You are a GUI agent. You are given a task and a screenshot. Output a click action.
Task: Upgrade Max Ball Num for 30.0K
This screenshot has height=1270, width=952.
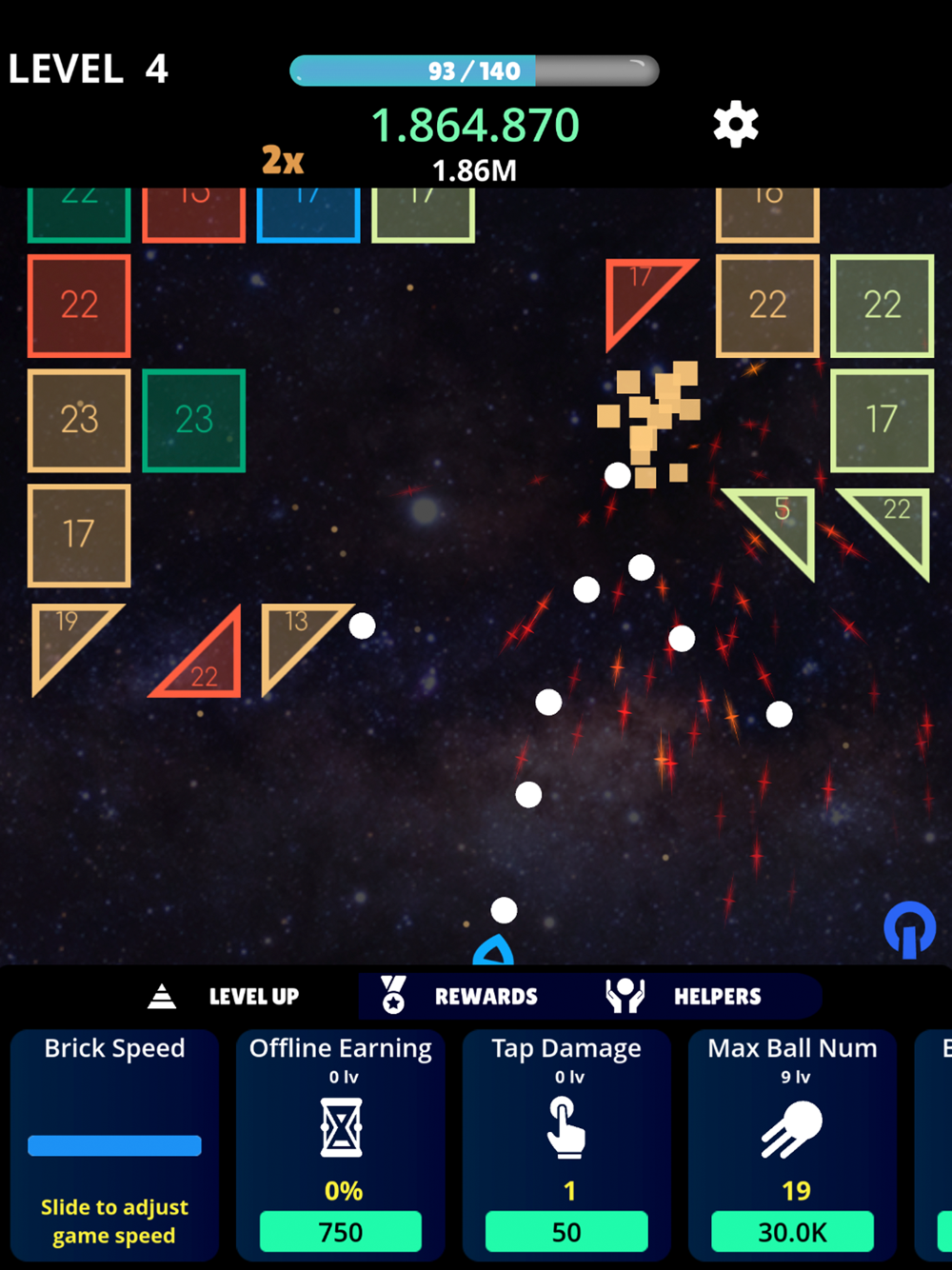pos(792,1232)
